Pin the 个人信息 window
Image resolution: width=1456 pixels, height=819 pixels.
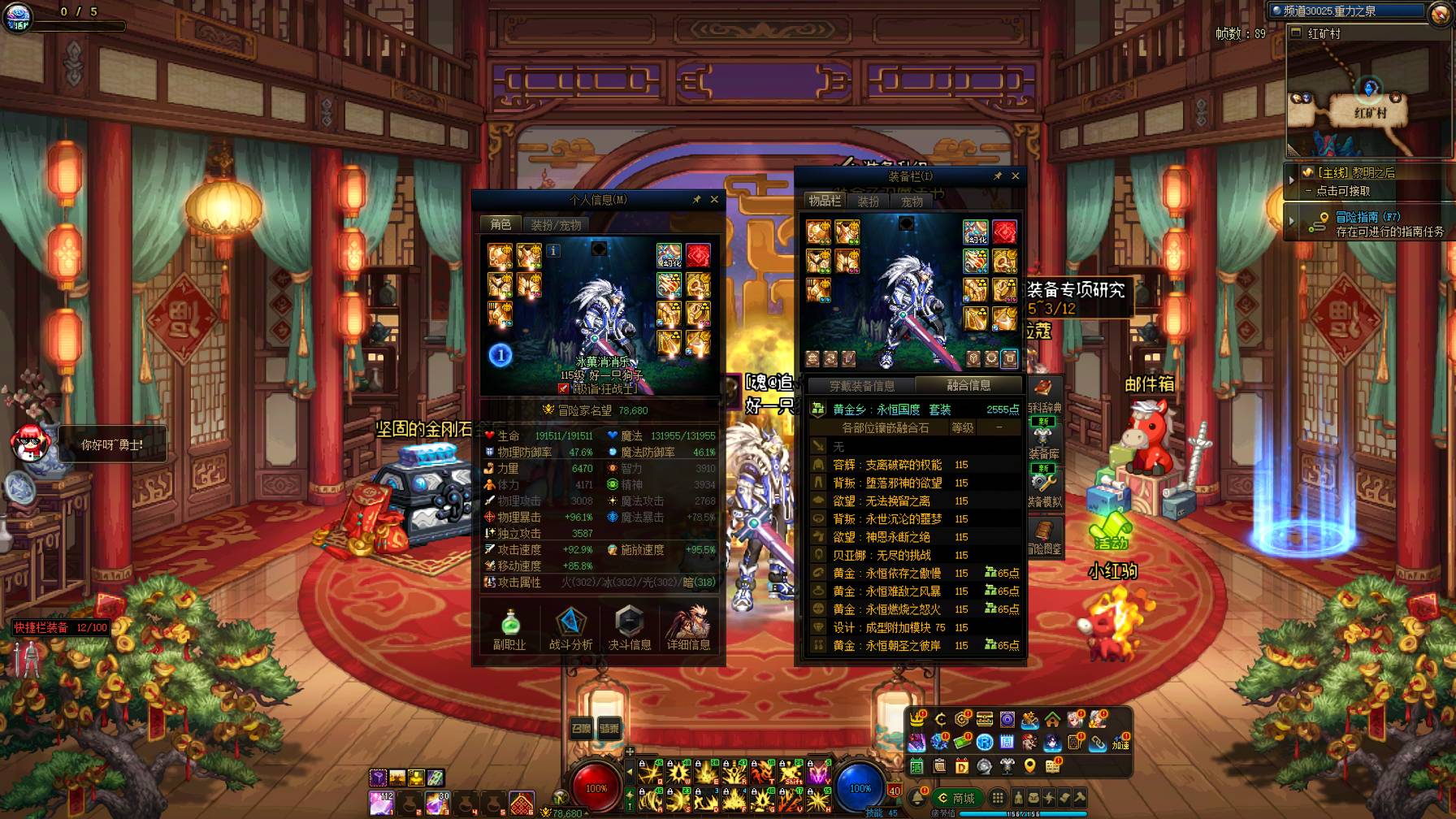[x=696, y=199]
